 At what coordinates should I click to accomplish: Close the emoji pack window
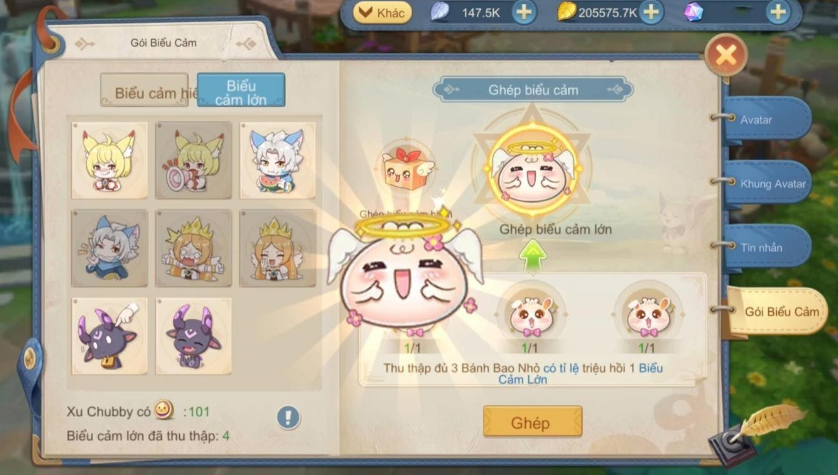click(726, 56)
